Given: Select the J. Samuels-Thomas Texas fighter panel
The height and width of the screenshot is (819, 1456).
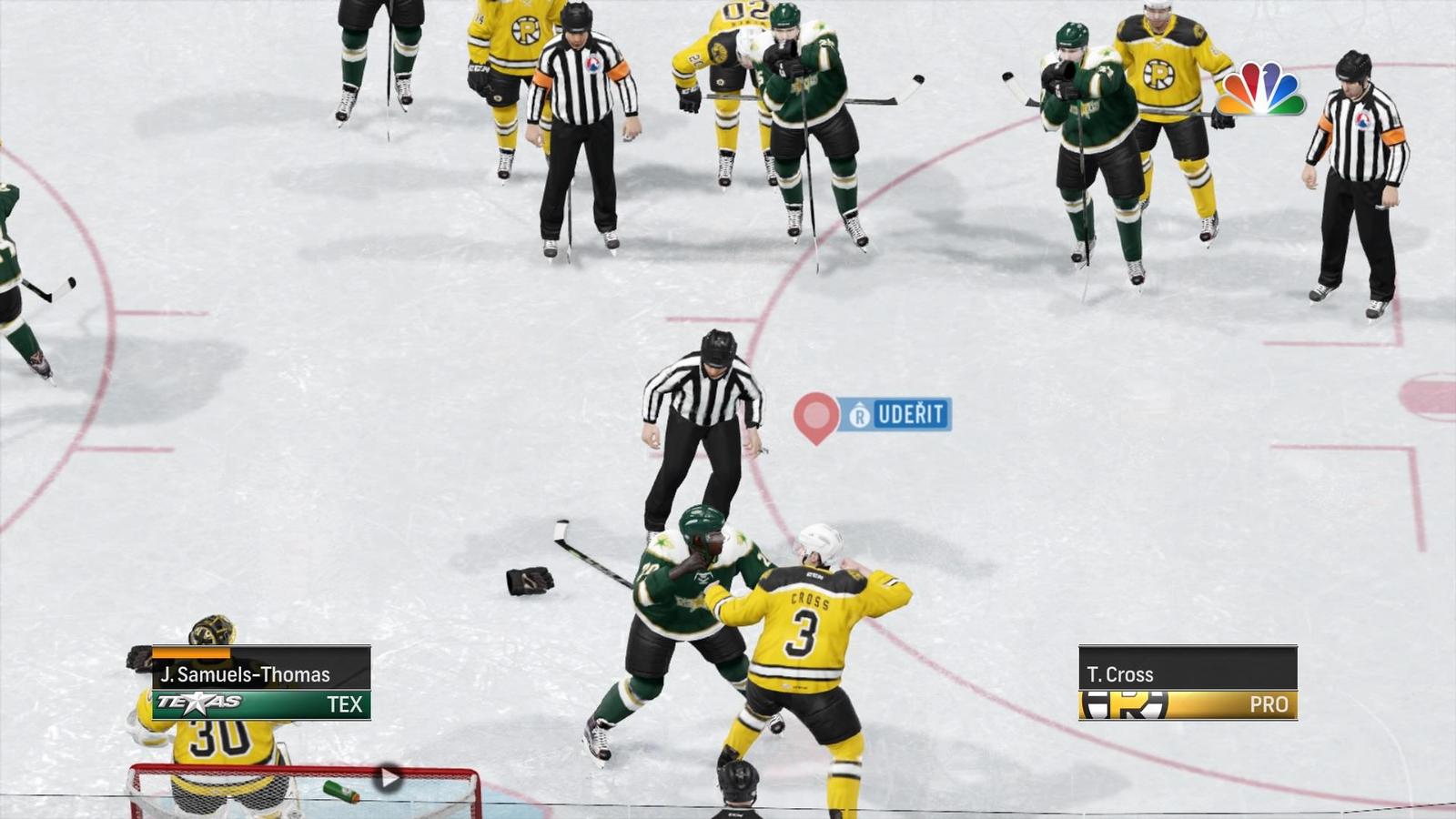Looking at the screenshot, I should (x=261, y=682).
